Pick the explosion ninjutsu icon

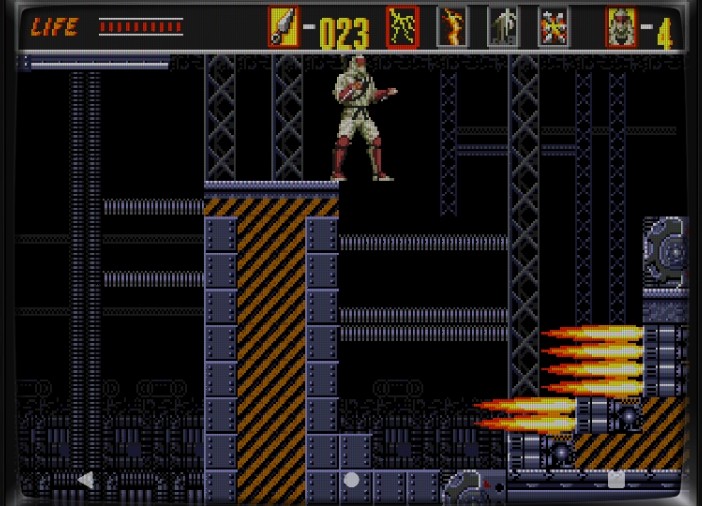(x=553, y=27)
